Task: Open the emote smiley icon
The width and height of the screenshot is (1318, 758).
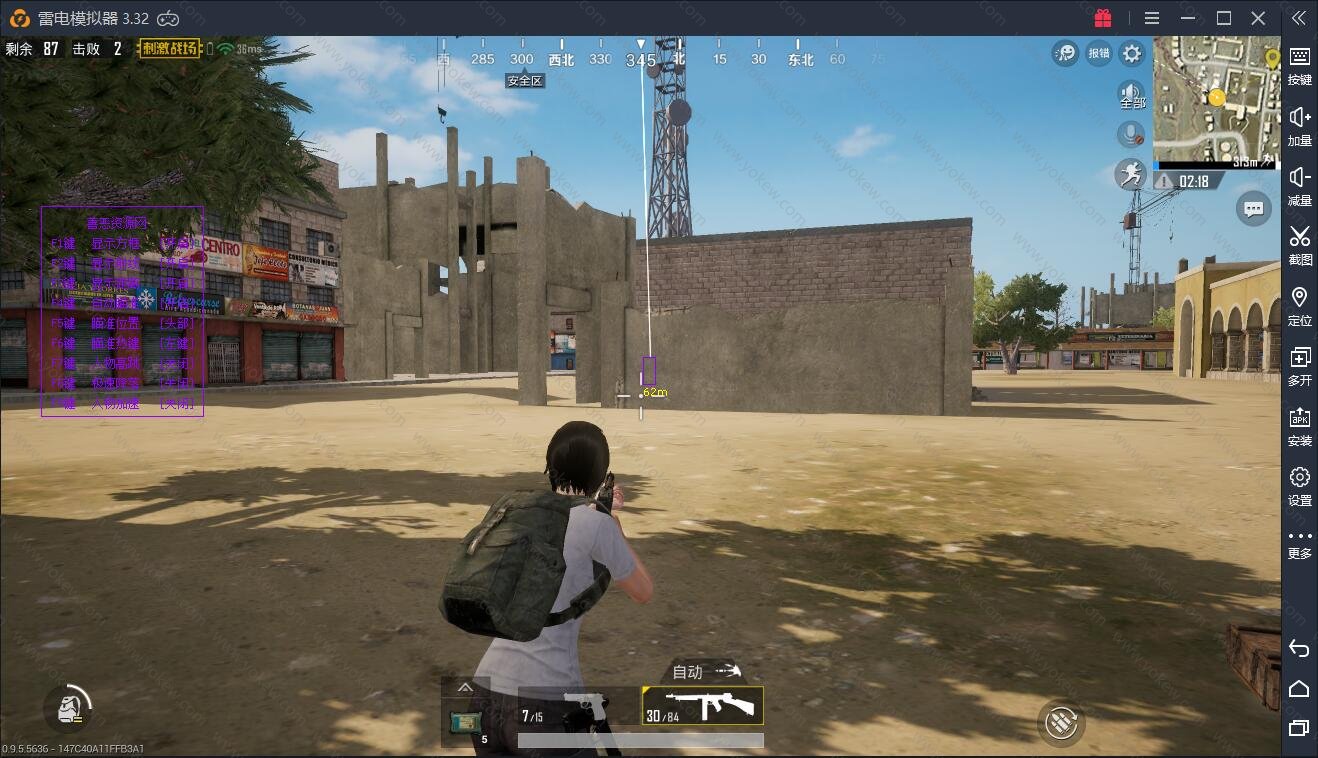Action: click(1065, 53)
